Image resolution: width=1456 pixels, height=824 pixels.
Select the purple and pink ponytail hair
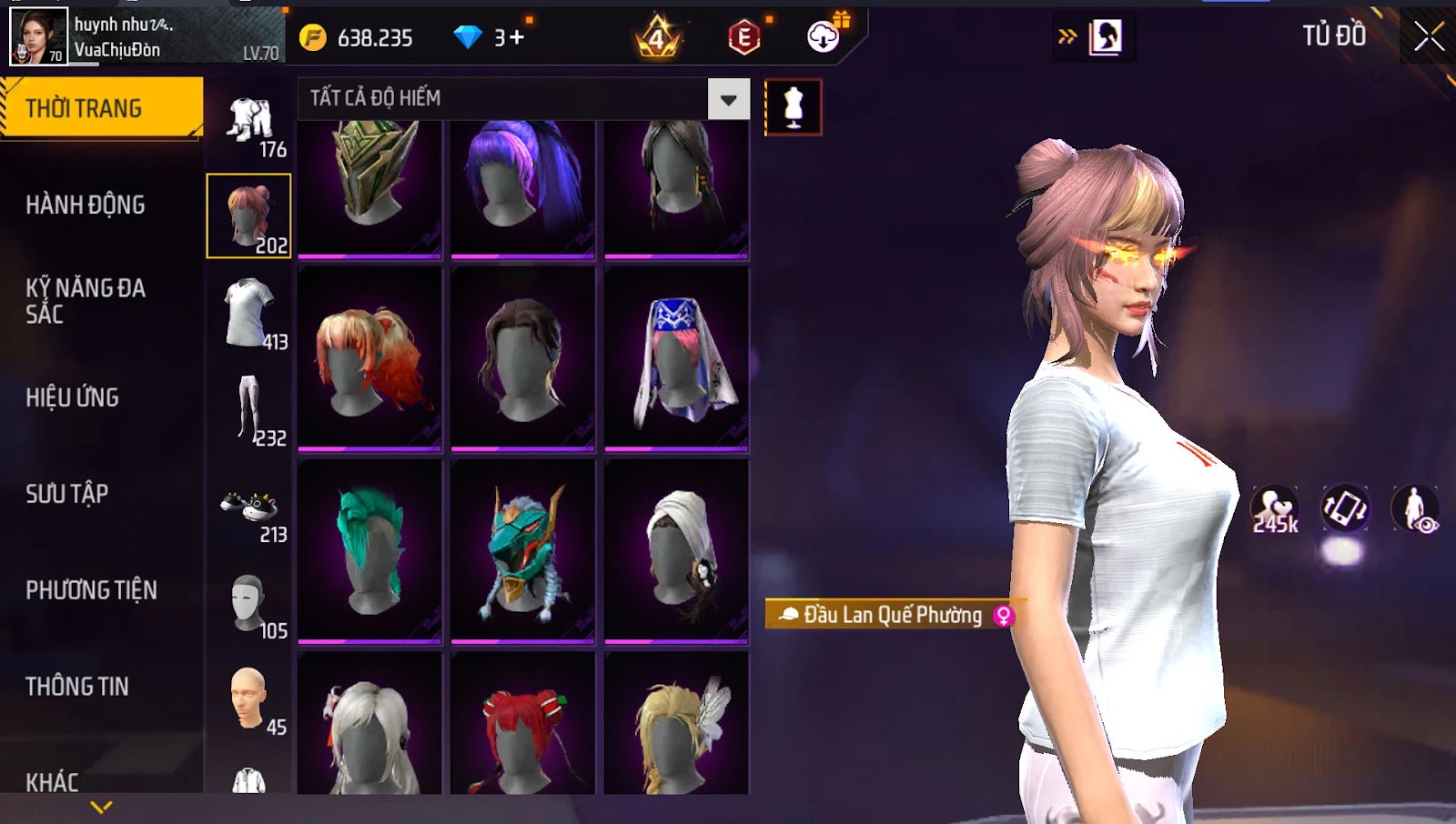tap(522, 186)
